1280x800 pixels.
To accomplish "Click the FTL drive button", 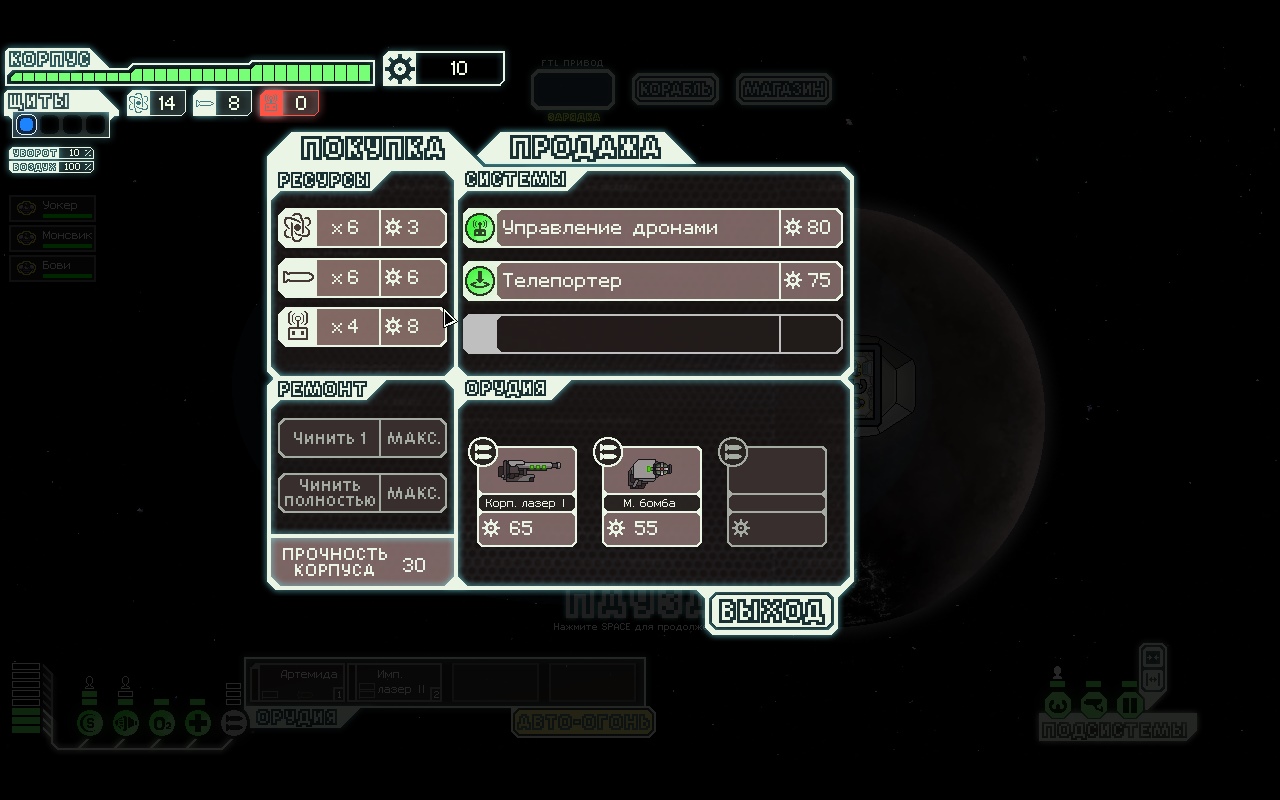I will (572, 89).
